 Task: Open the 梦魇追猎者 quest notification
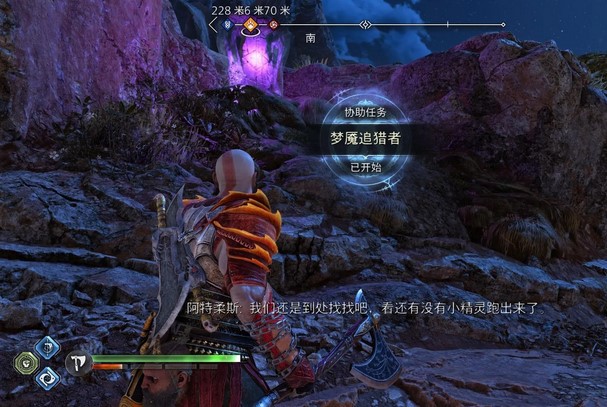(x=365, y=139)
